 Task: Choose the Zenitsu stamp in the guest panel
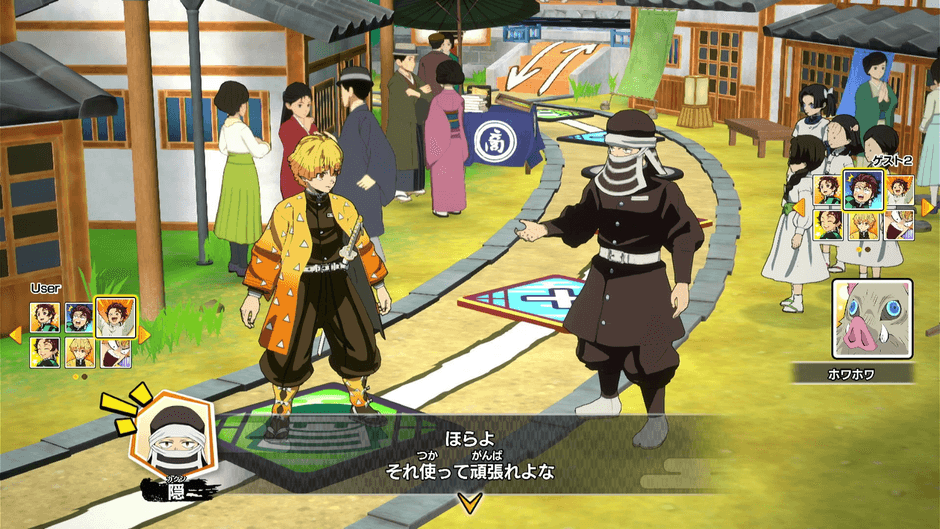tap(863, 225)
